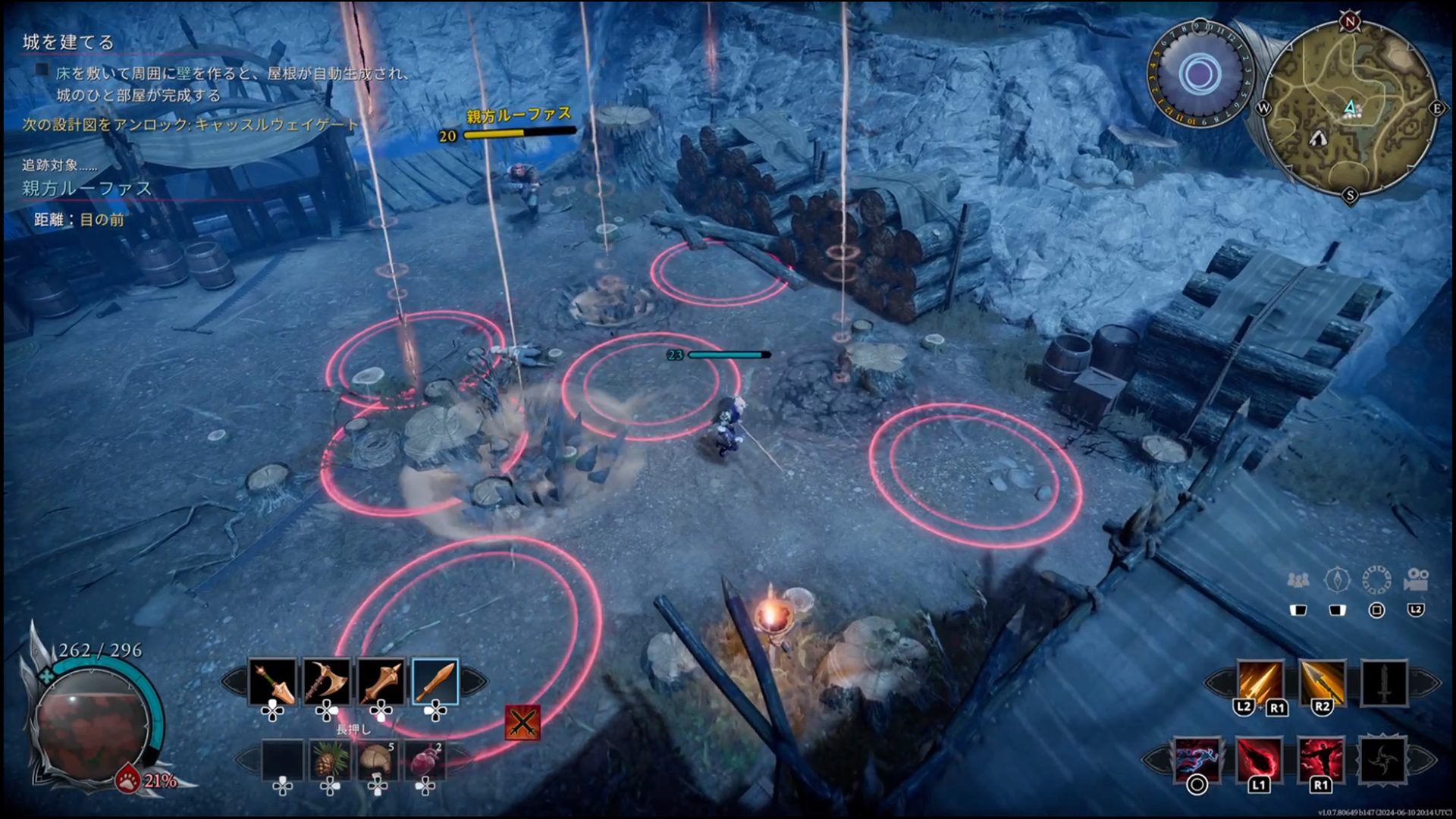Trigger the lightning dash travel ability
Viewport: 1456px width, 819px height.
[1197, 759]
